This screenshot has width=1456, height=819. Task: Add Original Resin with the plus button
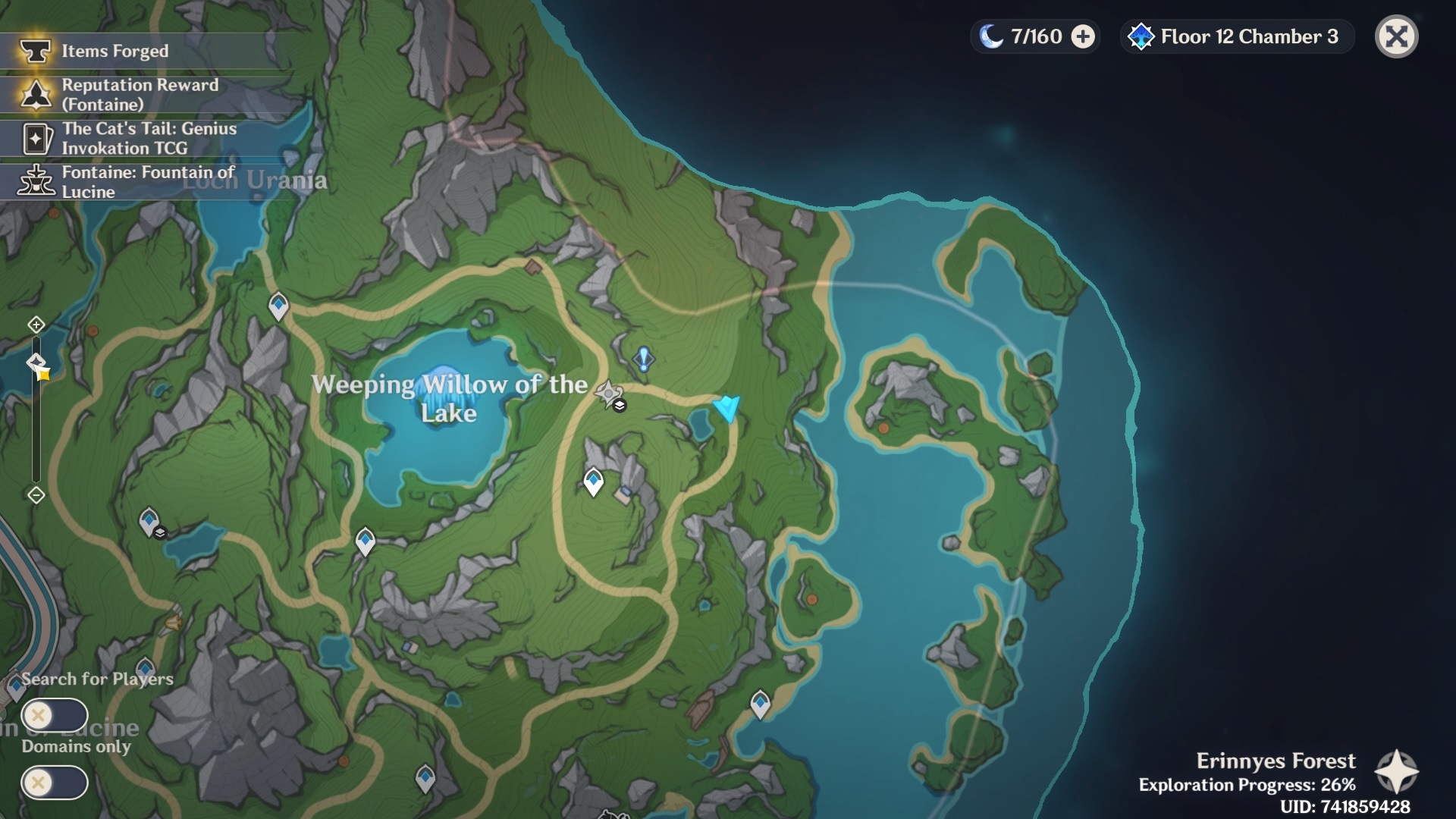(1083, 36)
